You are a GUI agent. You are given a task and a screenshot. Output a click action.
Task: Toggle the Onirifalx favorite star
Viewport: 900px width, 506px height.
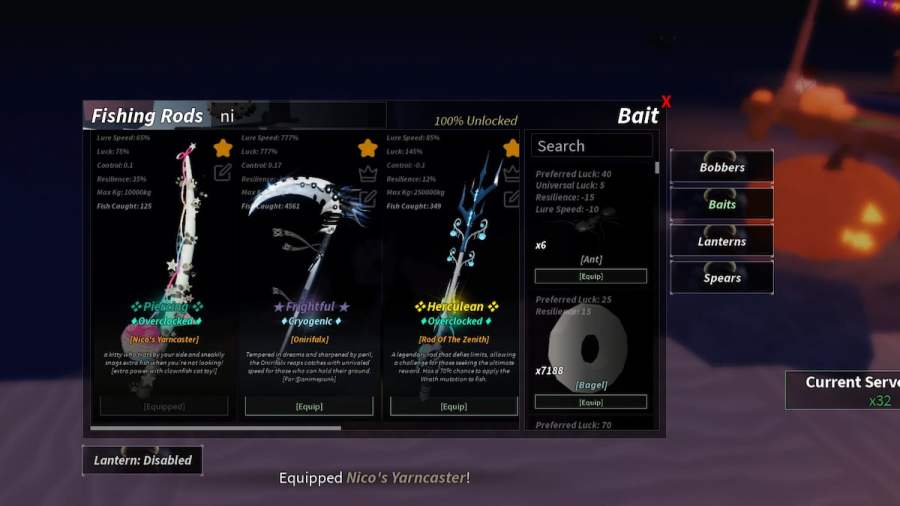(x=368, y=148)
